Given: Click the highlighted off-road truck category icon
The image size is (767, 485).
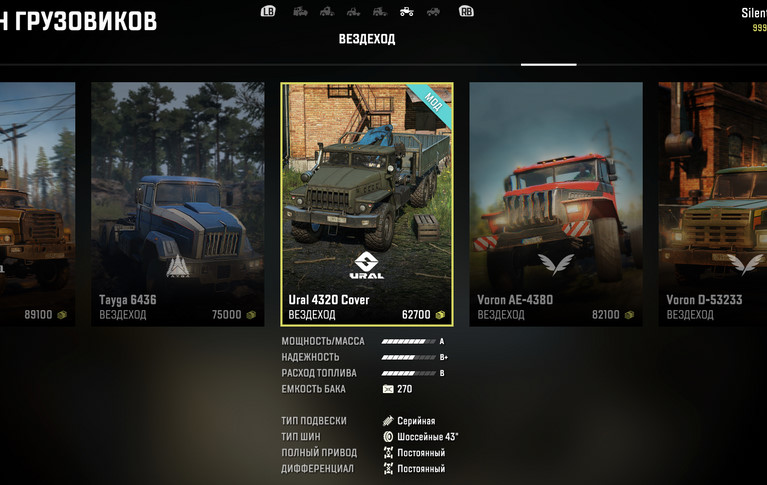Looking at the screenshot, I should click(x=406, y=11).
